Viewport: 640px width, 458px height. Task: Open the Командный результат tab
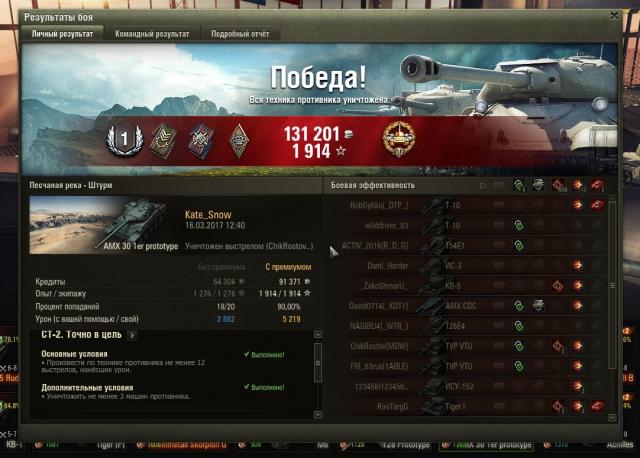point(152,34)
